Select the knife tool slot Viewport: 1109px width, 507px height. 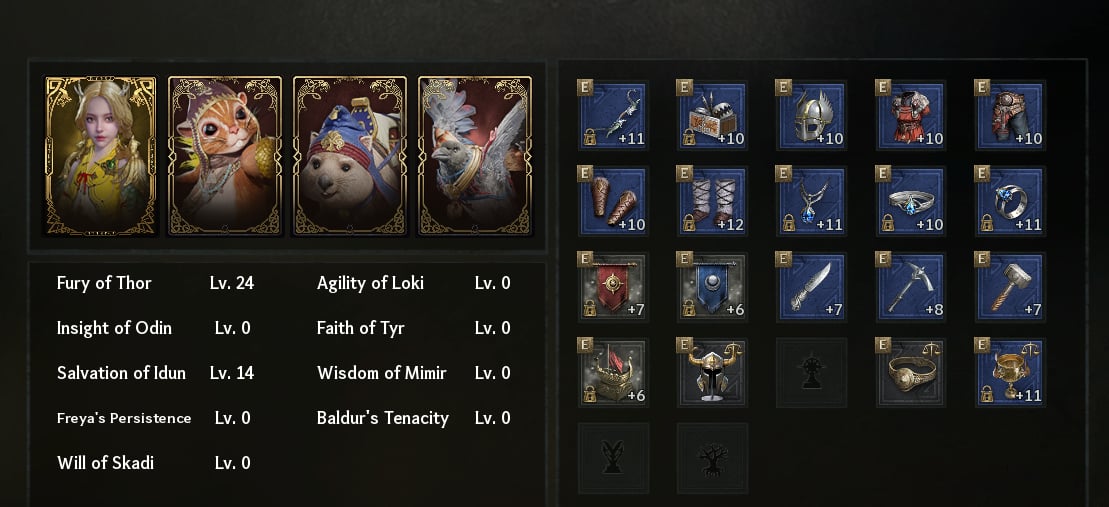coord(812,287)
